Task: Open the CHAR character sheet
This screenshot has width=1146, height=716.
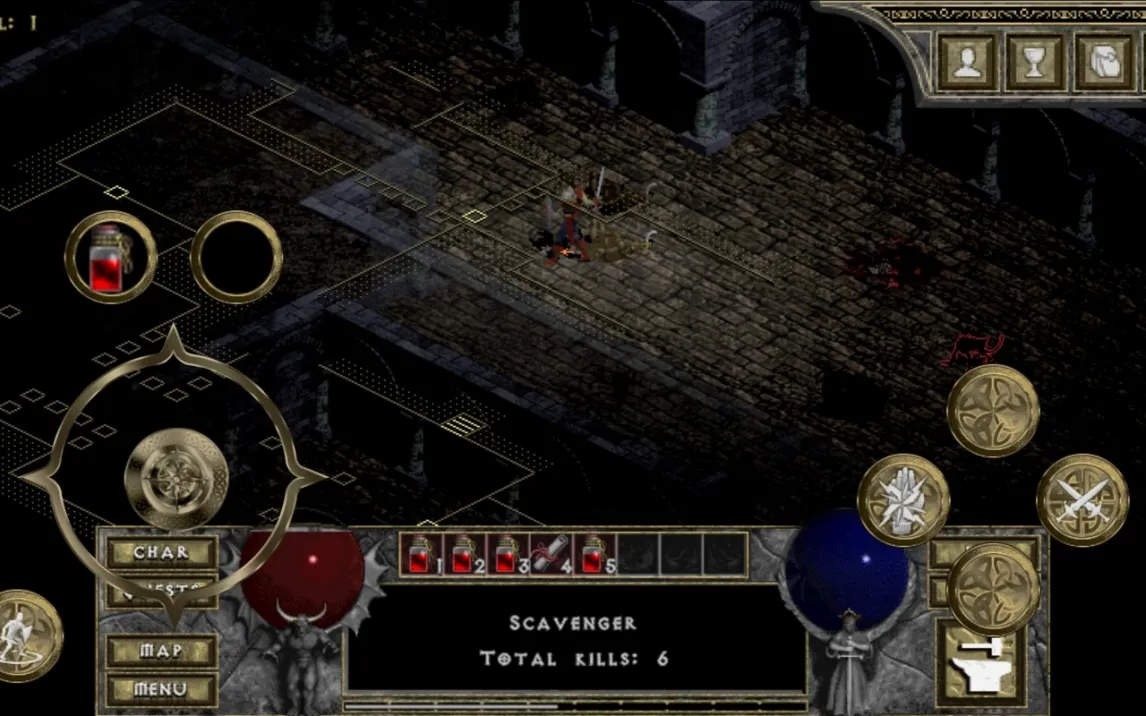Action: click(161, 552)
